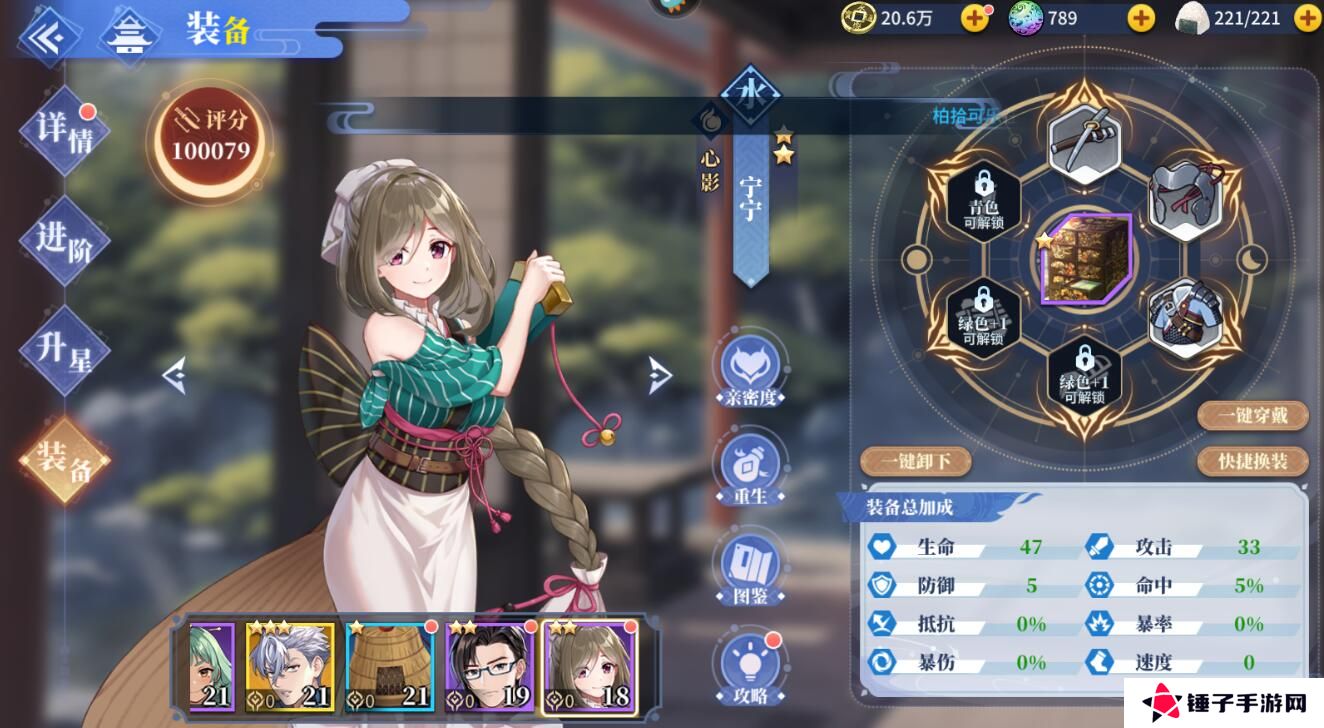Select the 装备 equipment tab
The image size is (1324, 728).
[x=64, y=460]
